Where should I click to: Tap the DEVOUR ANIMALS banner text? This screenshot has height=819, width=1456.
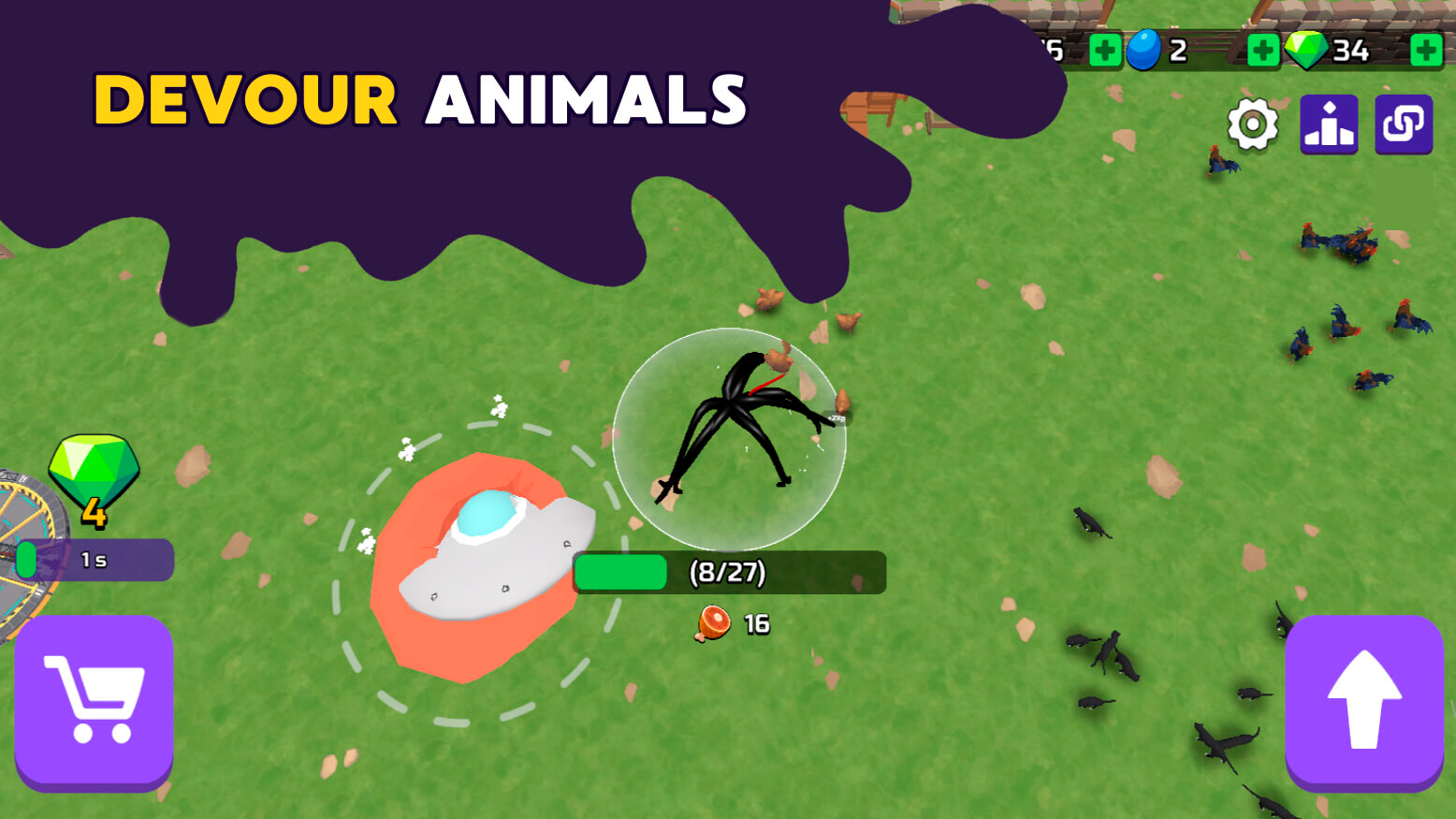click(x=421, y=100)
